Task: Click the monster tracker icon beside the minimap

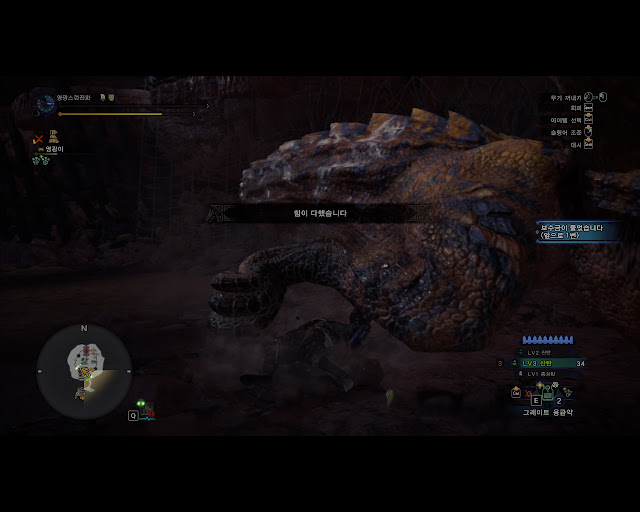Action: pyautogui.click(x=142, y=407)
